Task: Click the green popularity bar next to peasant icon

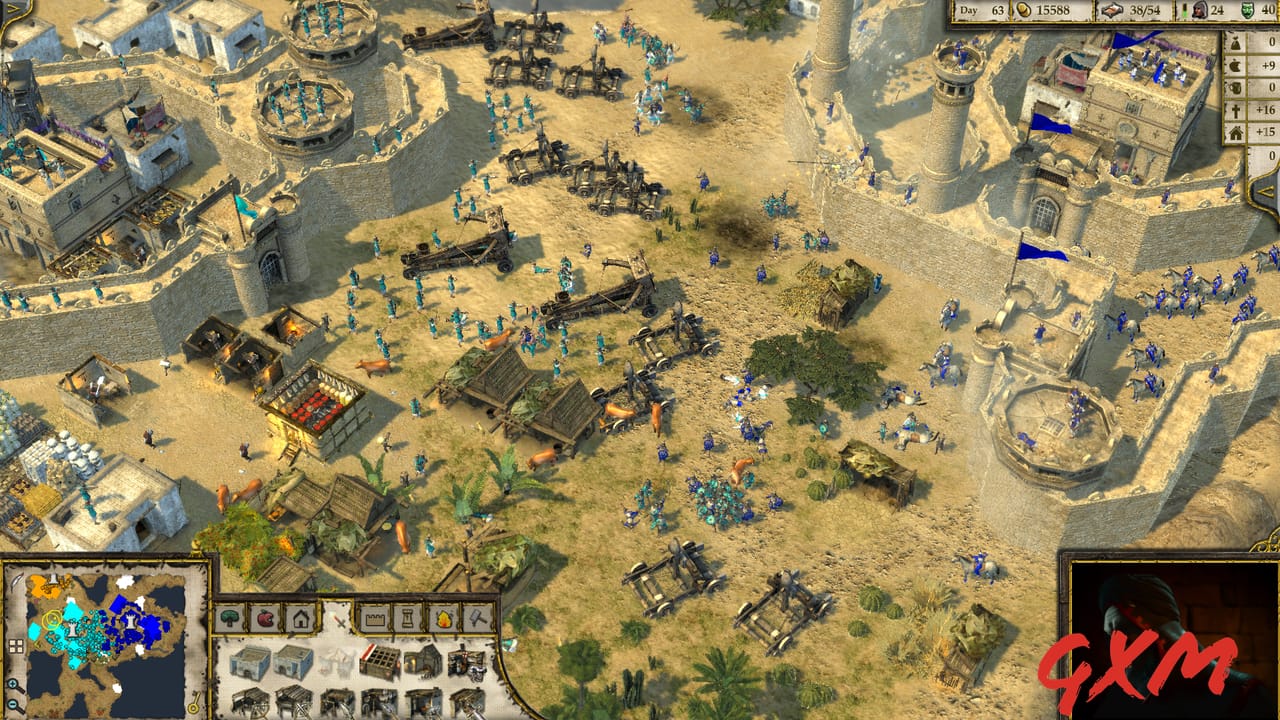Action: pos(1184,10)
